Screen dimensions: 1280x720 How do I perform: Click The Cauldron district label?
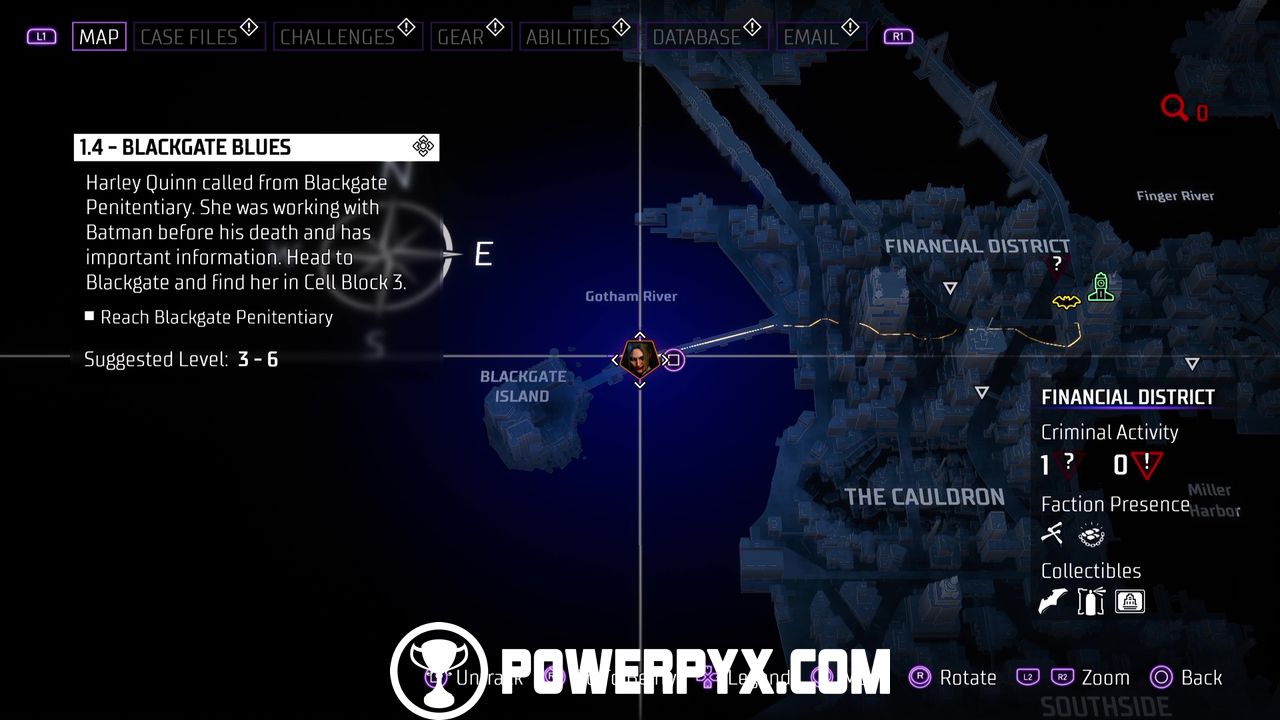pos(924,497)
